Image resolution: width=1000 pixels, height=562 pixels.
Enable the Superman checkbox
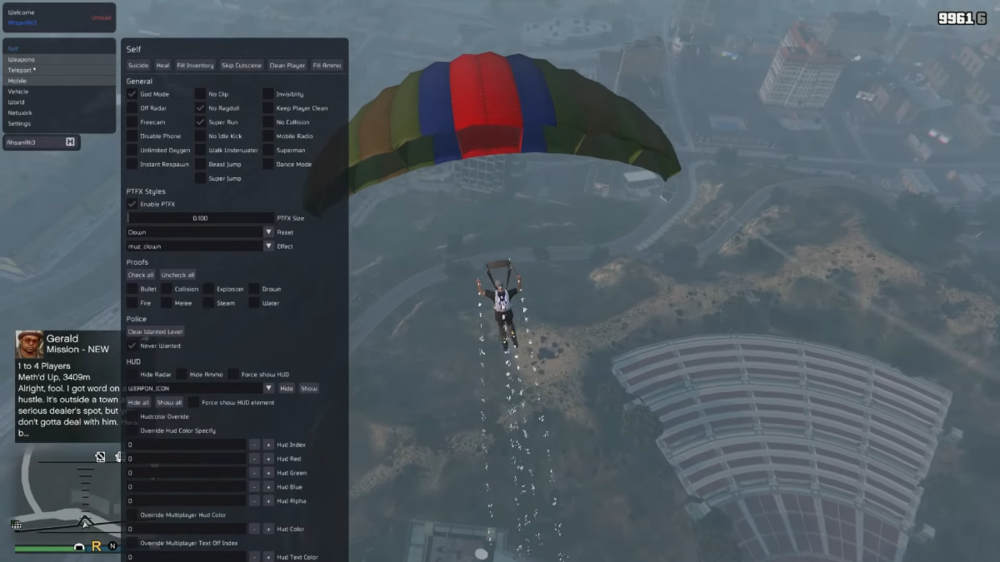click(x=268, y=150)
